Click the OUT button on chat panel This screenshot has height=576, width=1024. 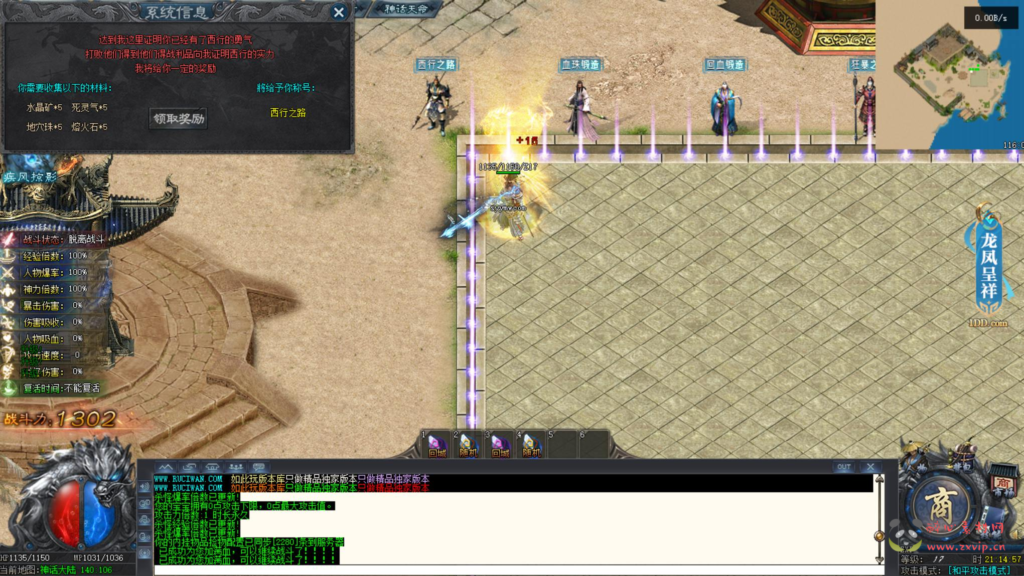844,467
